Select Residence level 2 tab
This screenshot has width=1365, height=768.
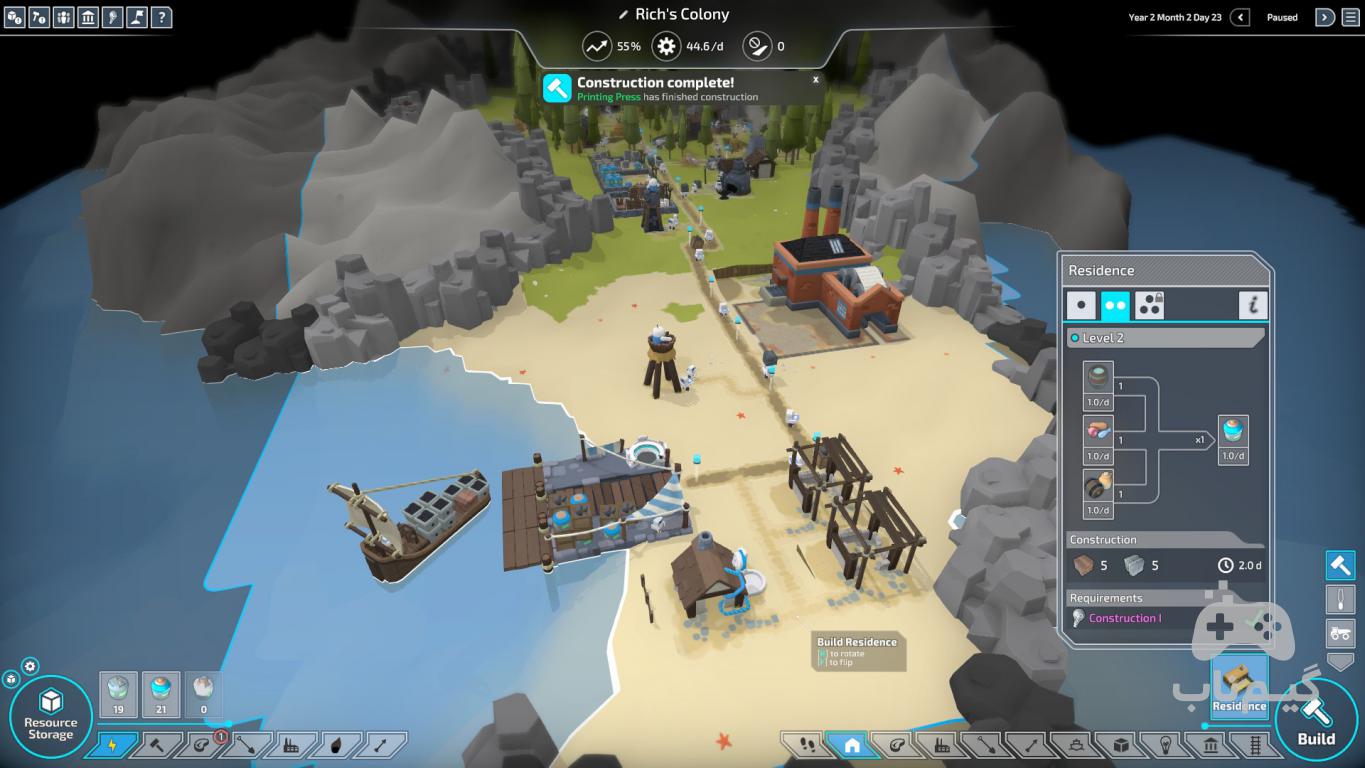pos(1115,305)
